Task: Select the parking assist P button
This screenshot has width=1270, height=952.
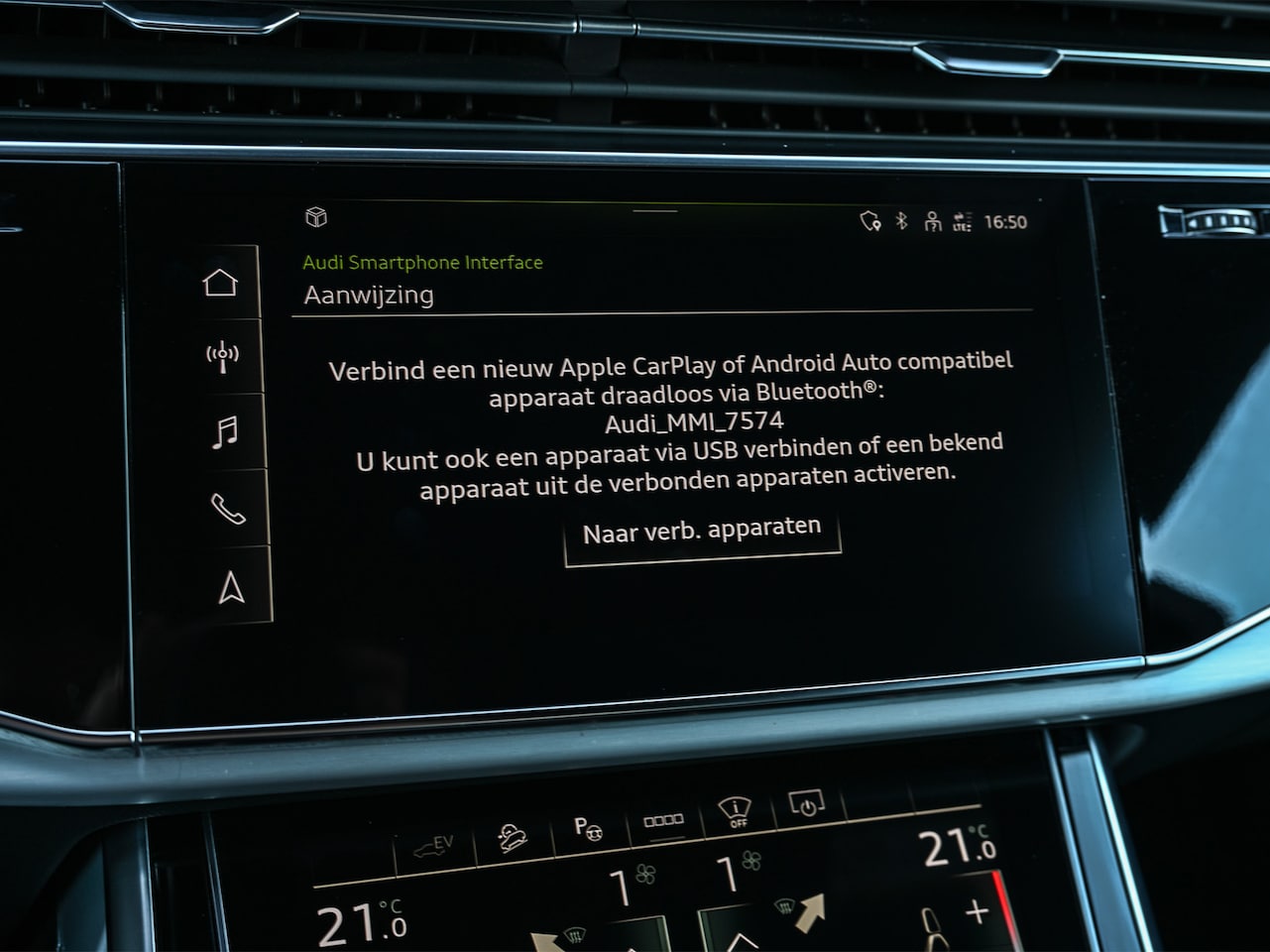Action: [x=589, y=826]
